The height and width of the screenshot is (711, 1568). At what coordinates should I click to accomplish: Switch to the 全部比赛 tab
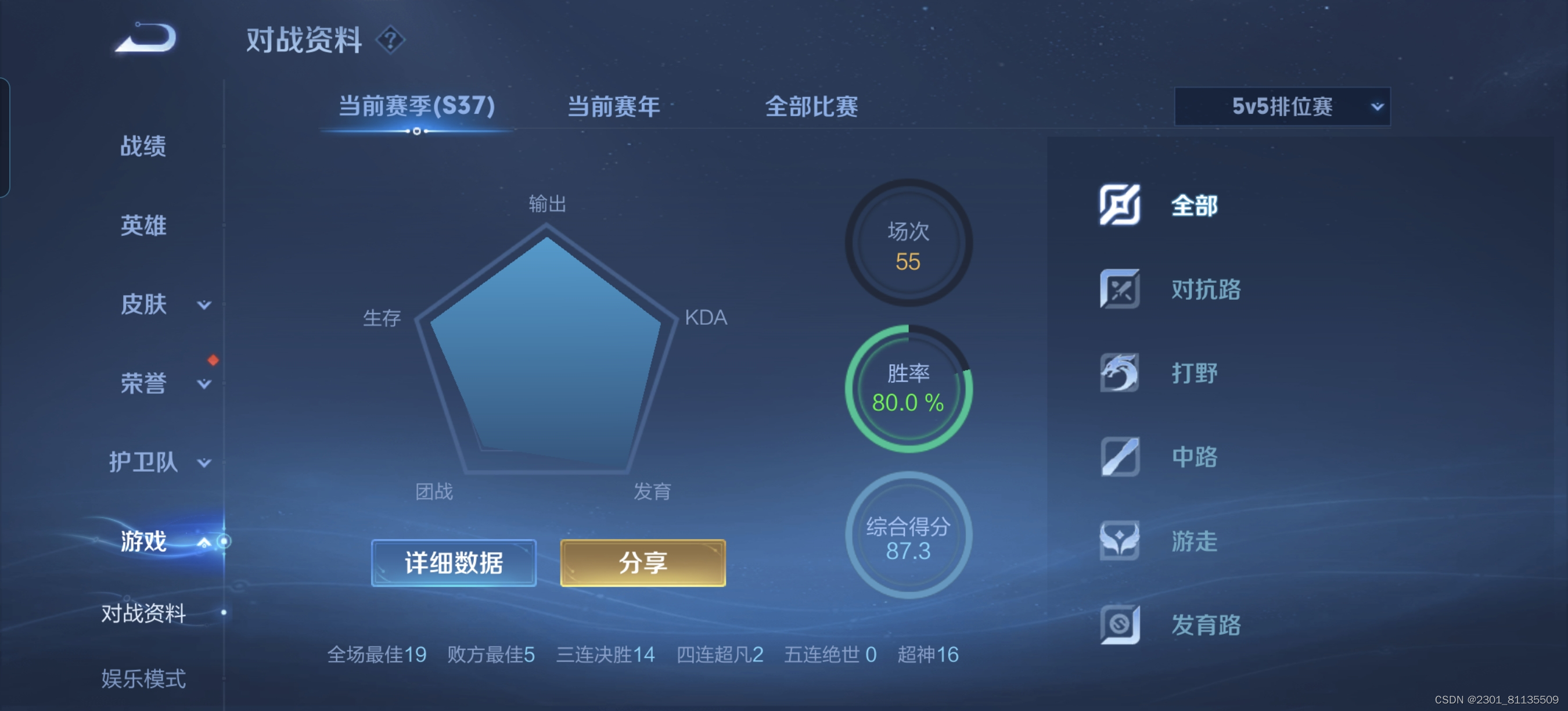pyautogui.click(x=811, y=106)
